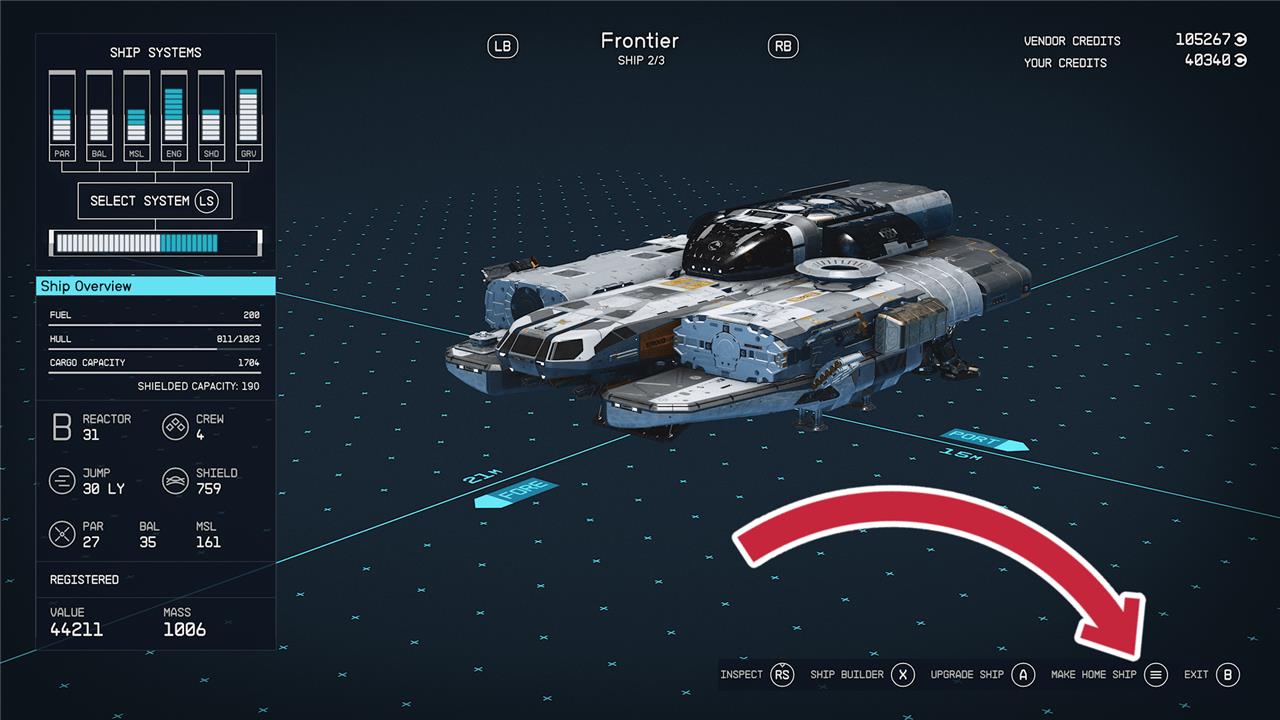This screenshot has width=1280, height=720.
Task: Open the Ship Overview header
Action: click(155, 286)
